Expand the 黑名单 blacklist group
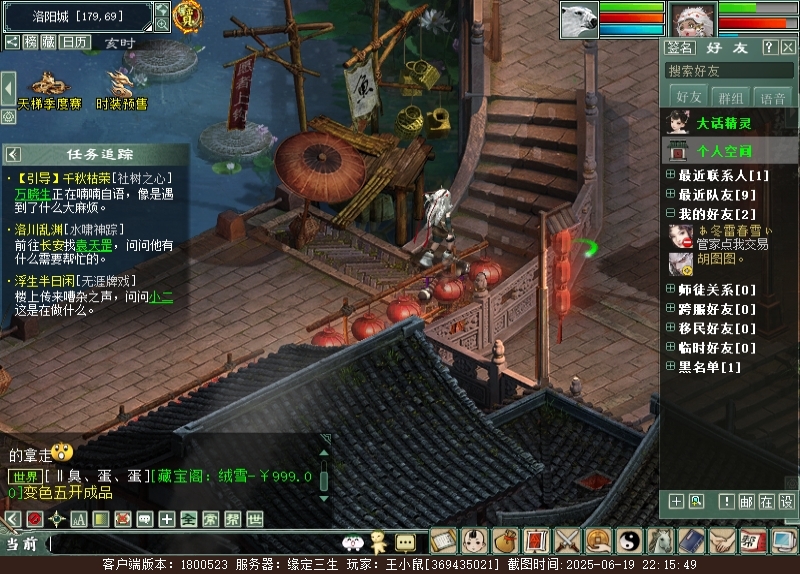 671,367
